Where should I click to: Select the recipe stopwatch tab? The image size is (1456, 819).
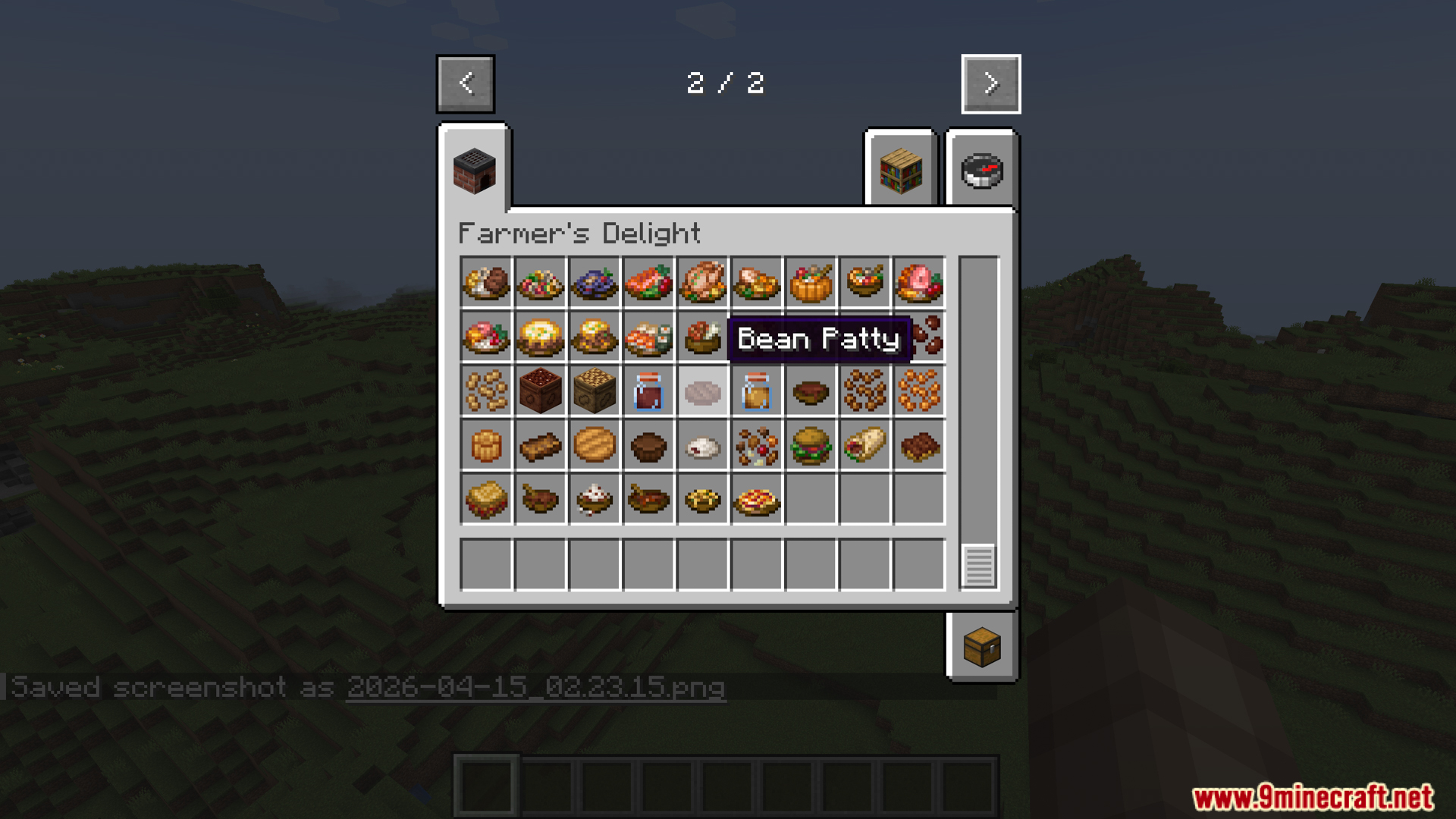pyautogui.click(x=981, y=170)
